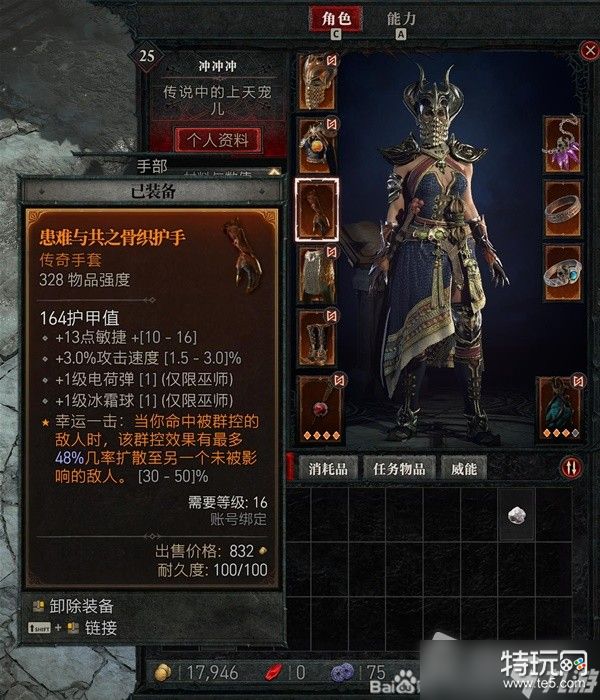Select the equipped helmet slot
The height and width of the screenshot is (700, 600).
[x=317, y=80]
